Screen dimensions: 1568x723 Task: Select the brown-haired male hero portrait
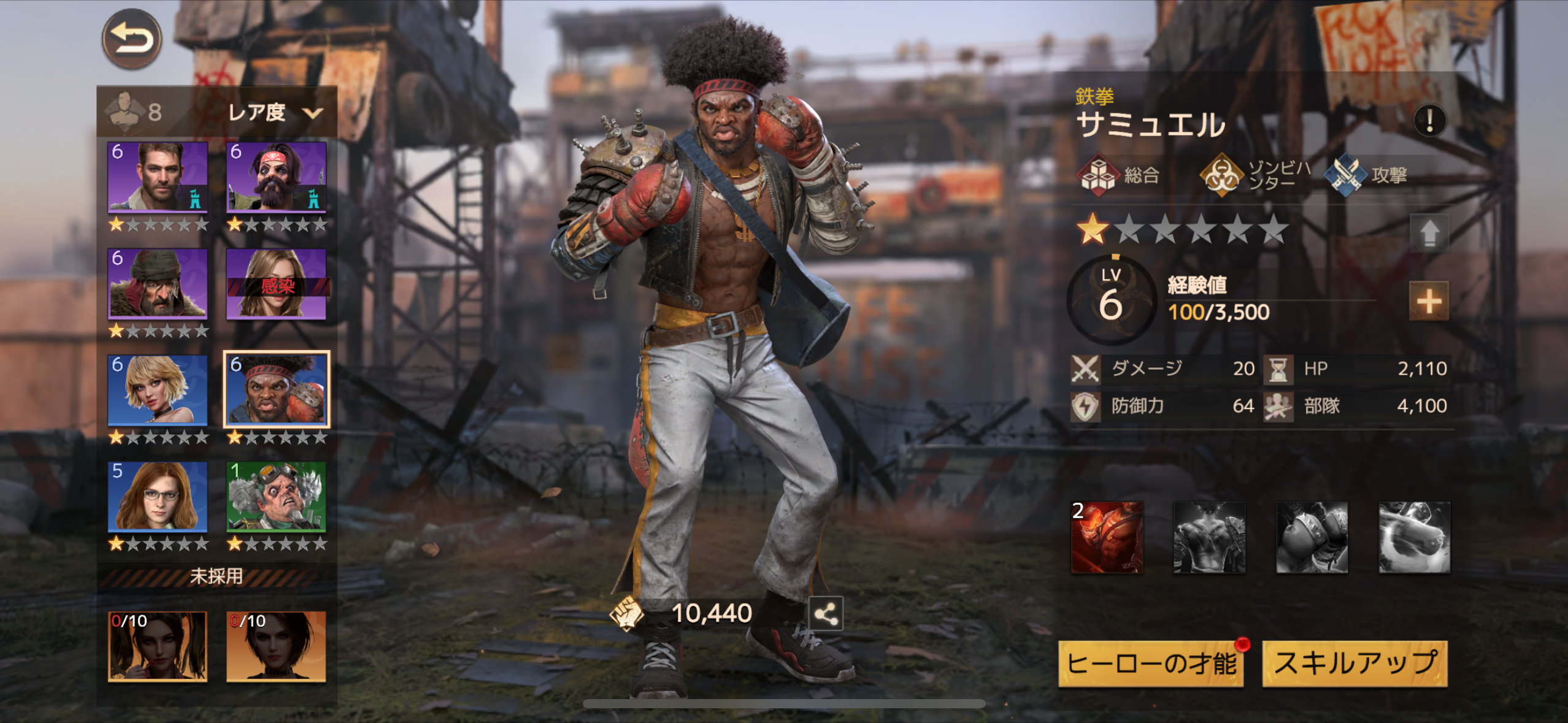click(x=158, y=177)
